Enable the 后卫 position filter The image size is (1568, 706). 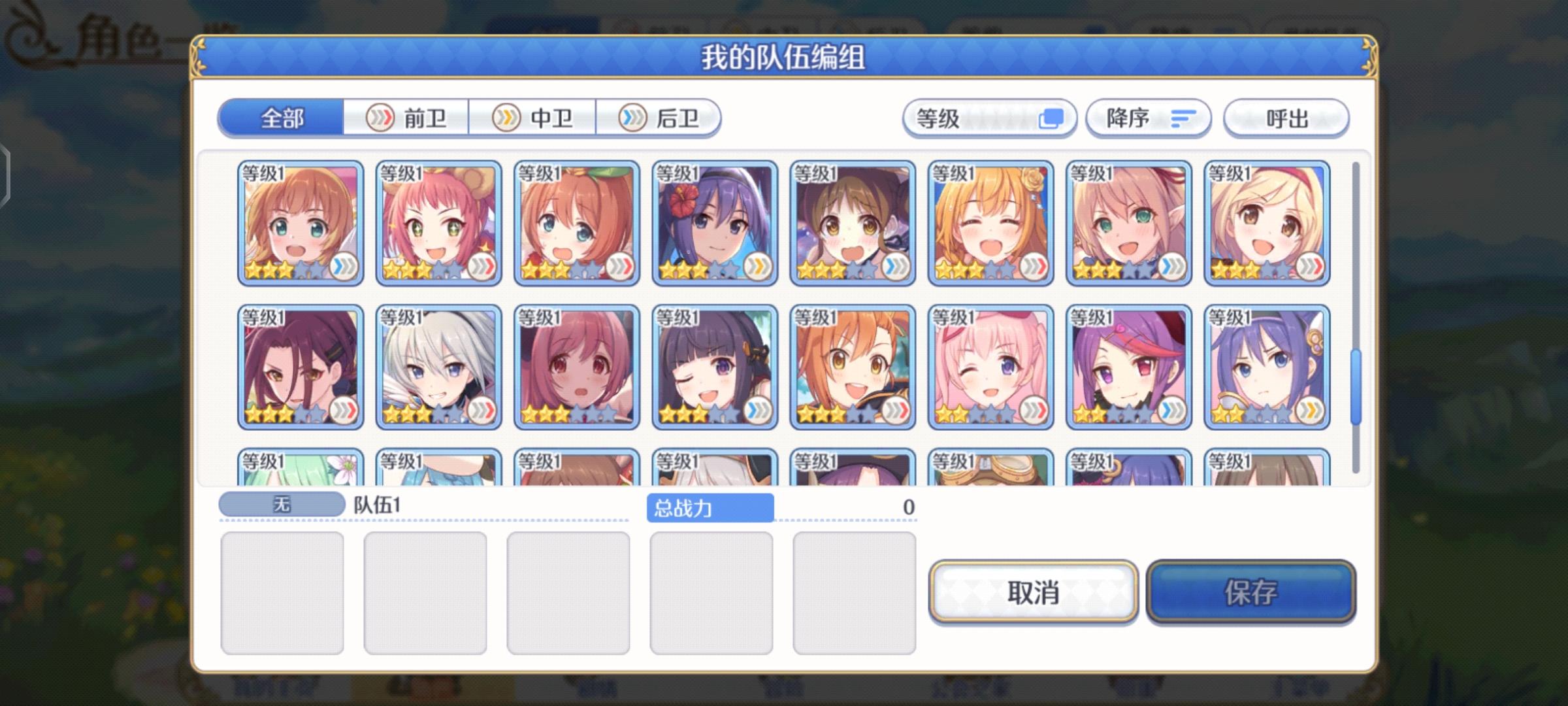pyautogui.click(x=656, y=118)
